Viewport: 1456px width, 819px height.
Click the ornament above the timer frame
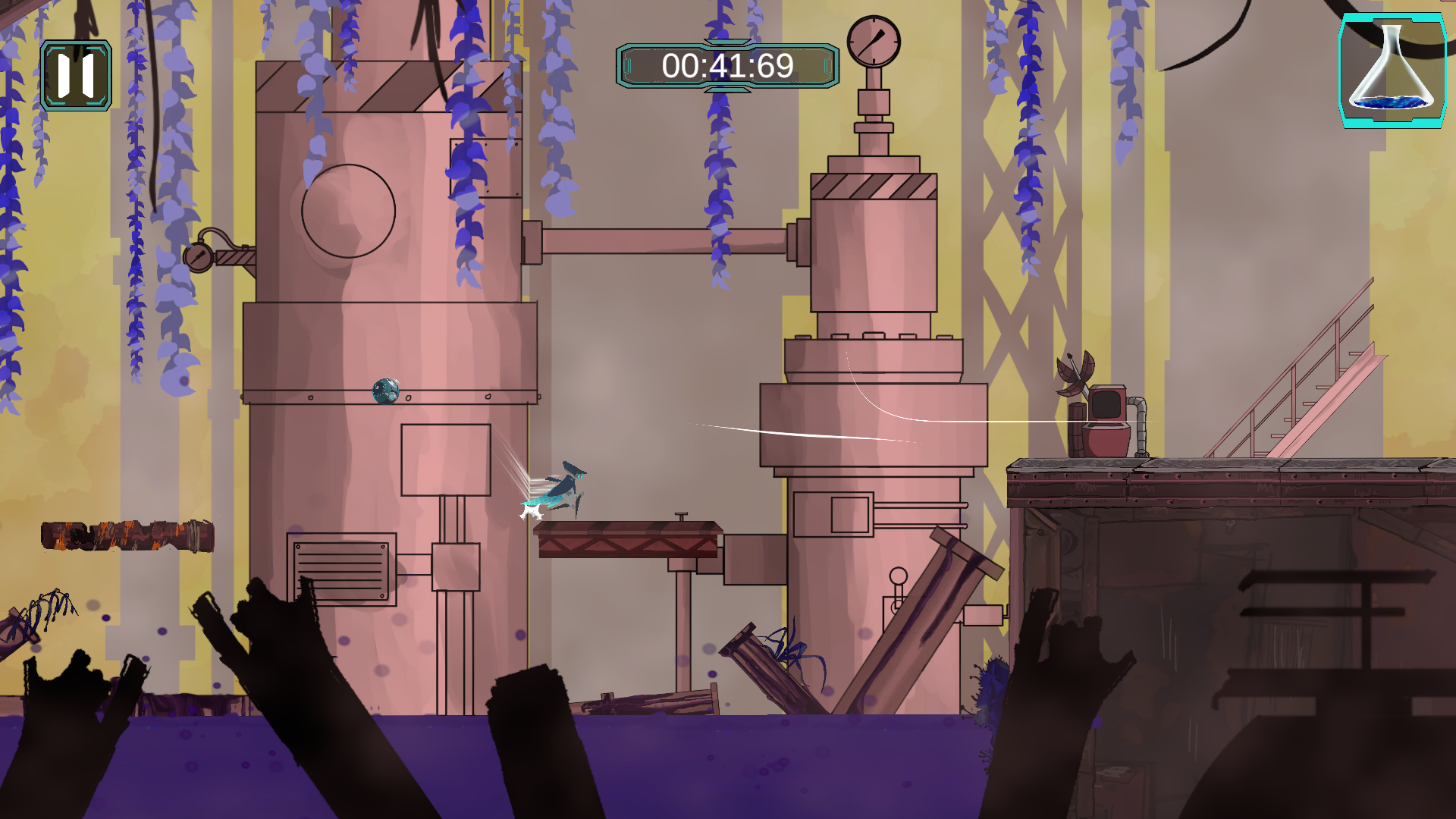[726, 42]
